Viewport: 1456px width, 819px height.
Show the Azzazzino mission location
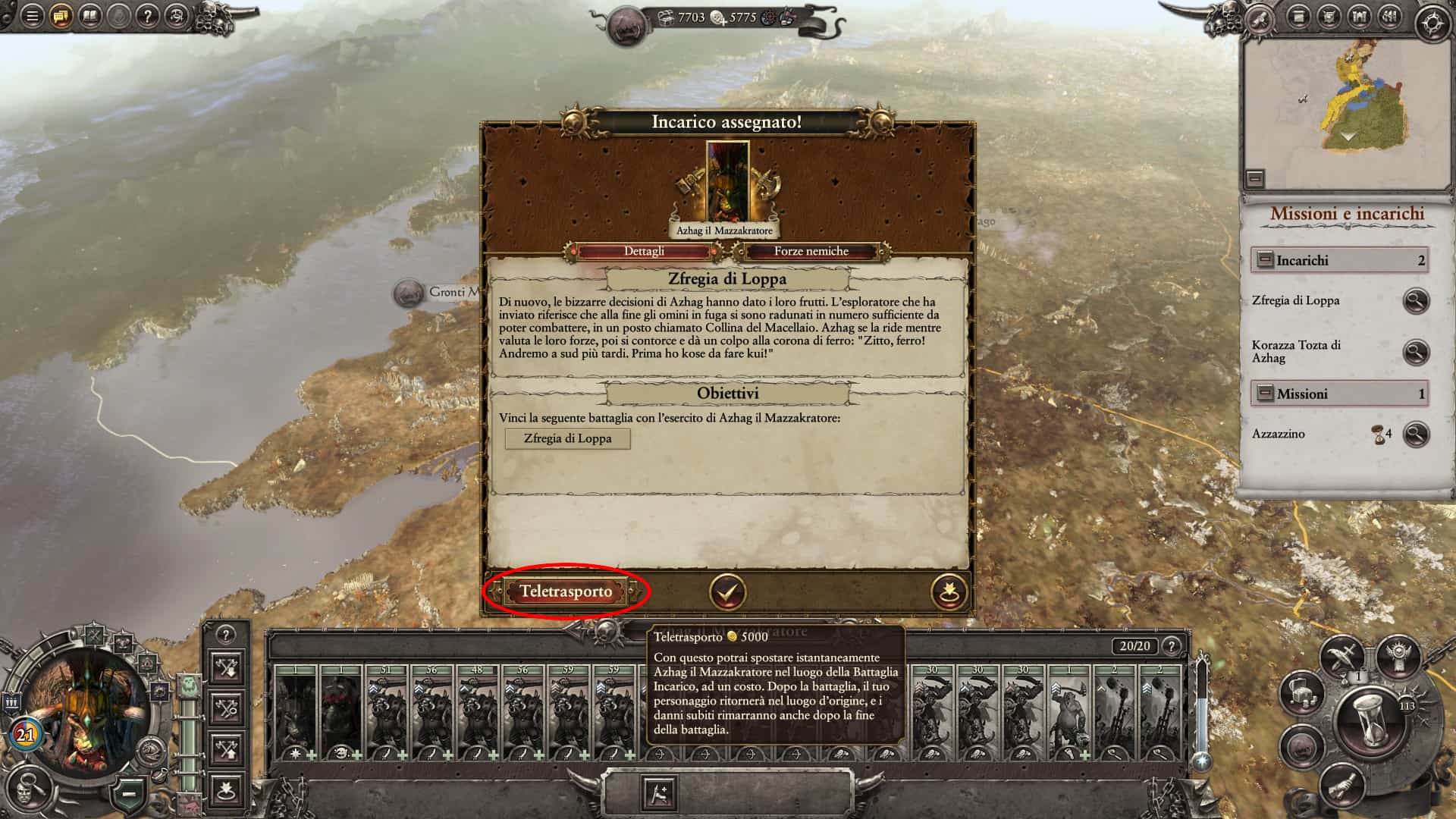(1415, 435)
